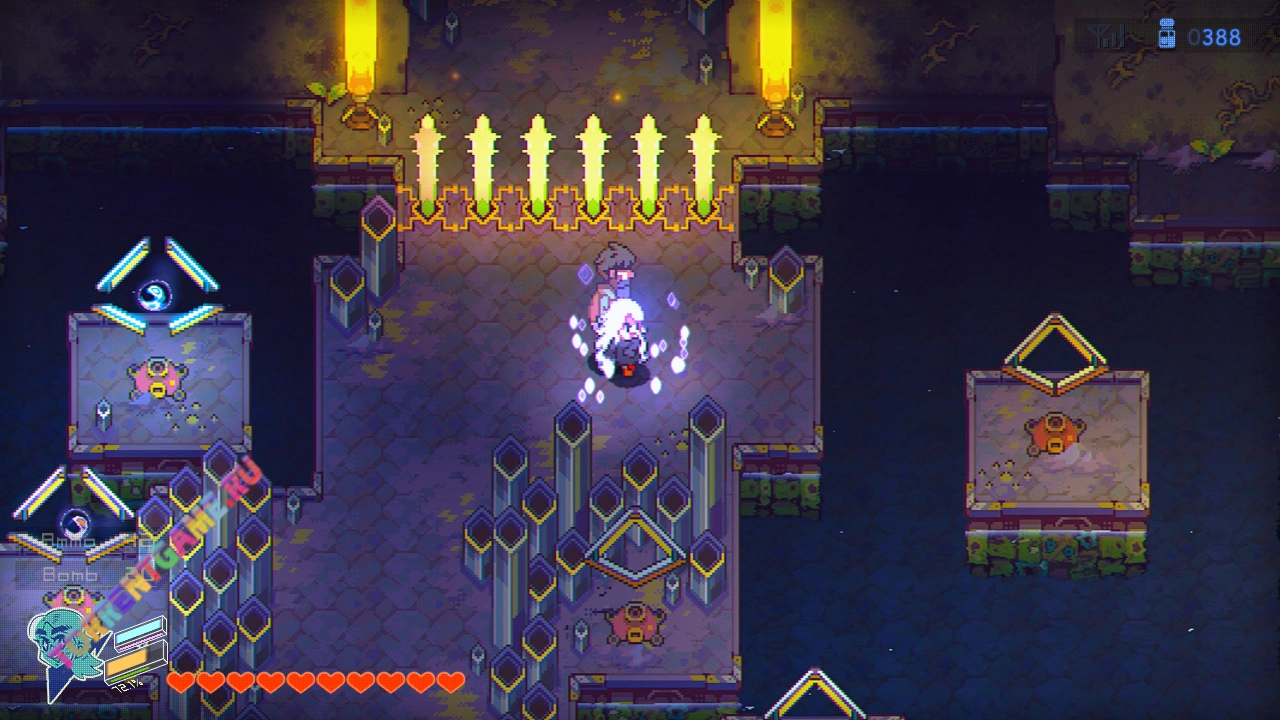The image size is (1280, 720).
Task: Click the blue salt shaker currency icon
Action: tap(1165, 35)
